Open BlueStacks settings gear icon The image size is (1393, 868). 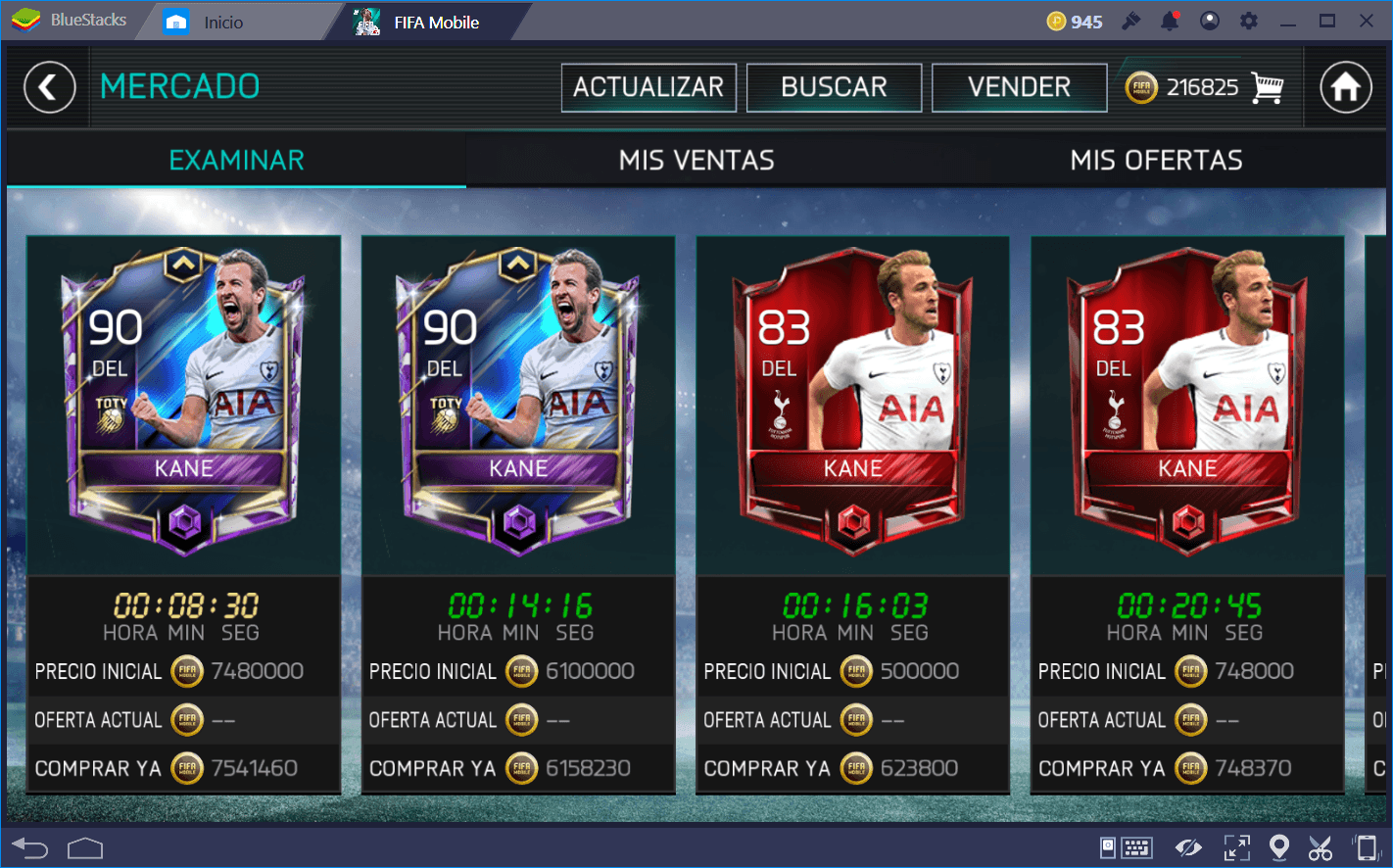[x=1249, y=21]
